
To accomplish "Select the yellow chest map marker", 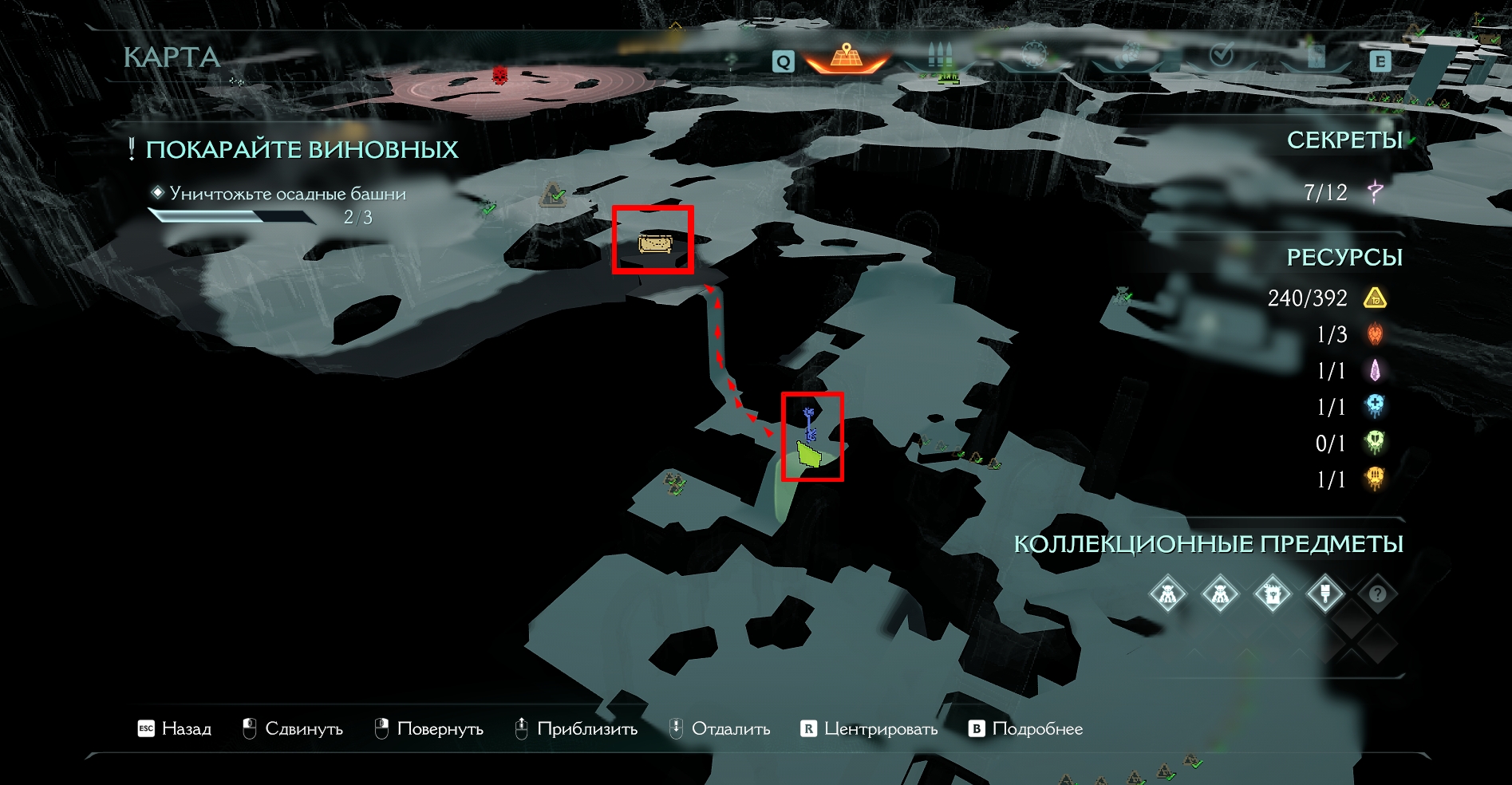I will tap(654, 243).
